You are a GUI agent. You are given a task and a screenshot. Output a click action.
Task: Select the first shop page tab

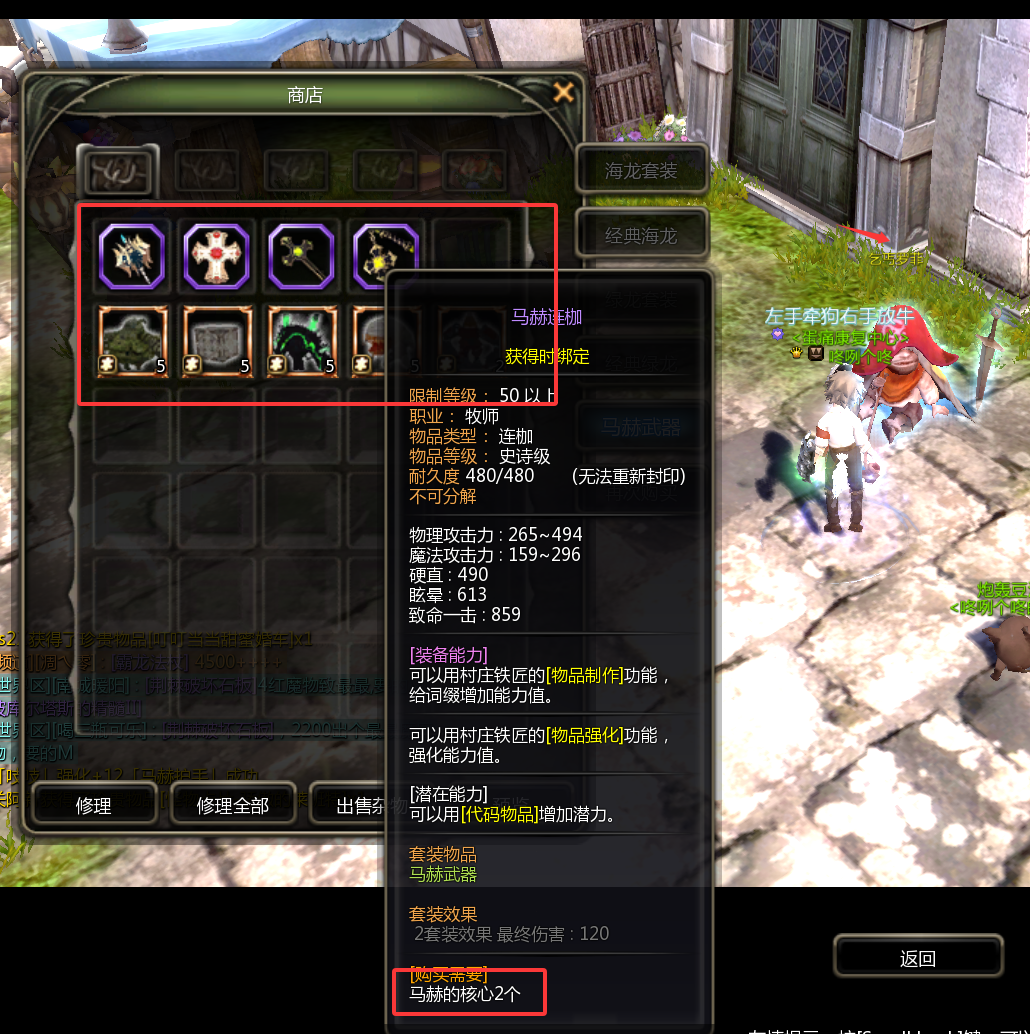(x=116, y=171)
